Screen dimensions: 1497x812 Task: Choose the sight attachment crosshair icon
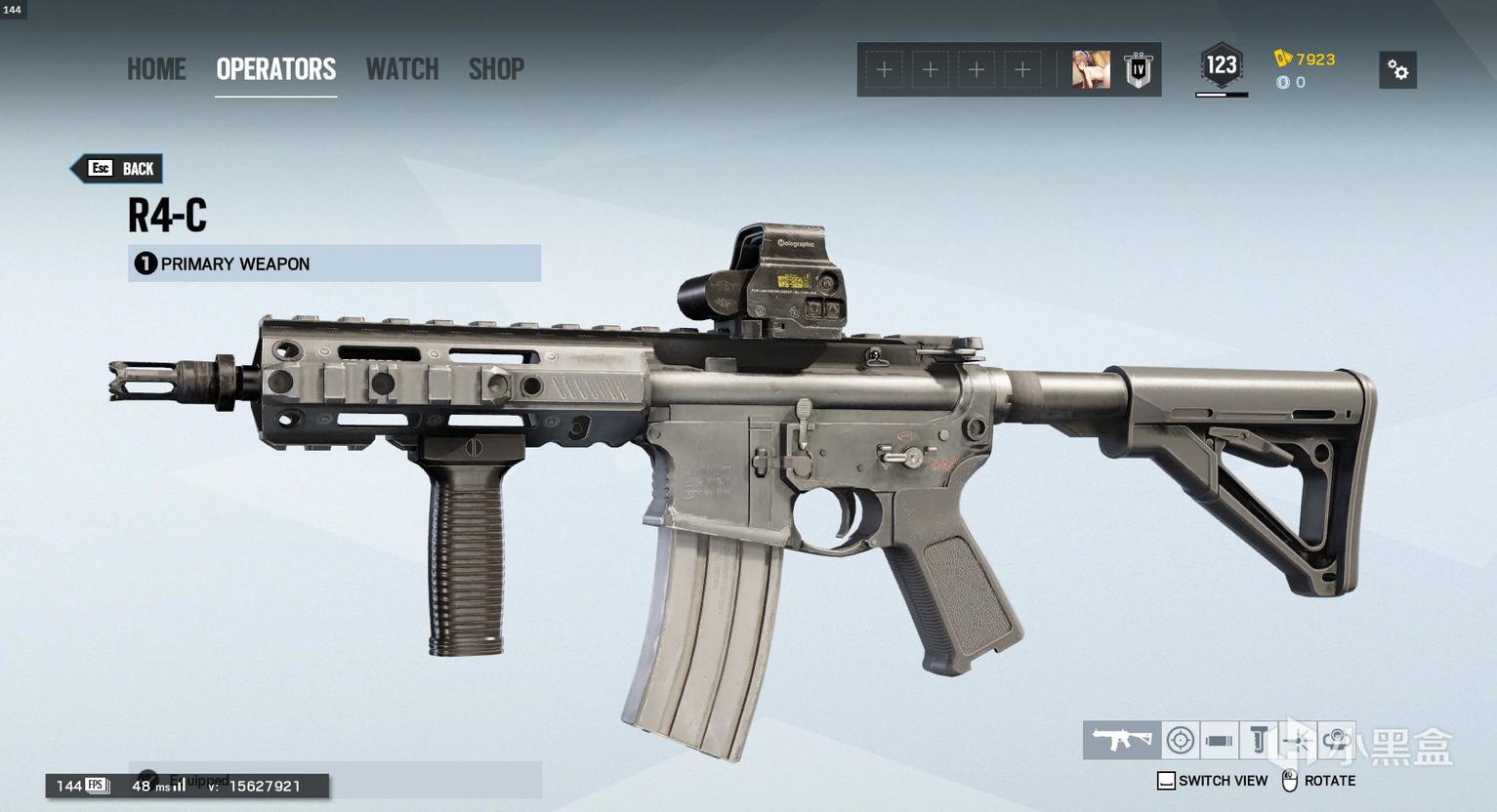1180,741
